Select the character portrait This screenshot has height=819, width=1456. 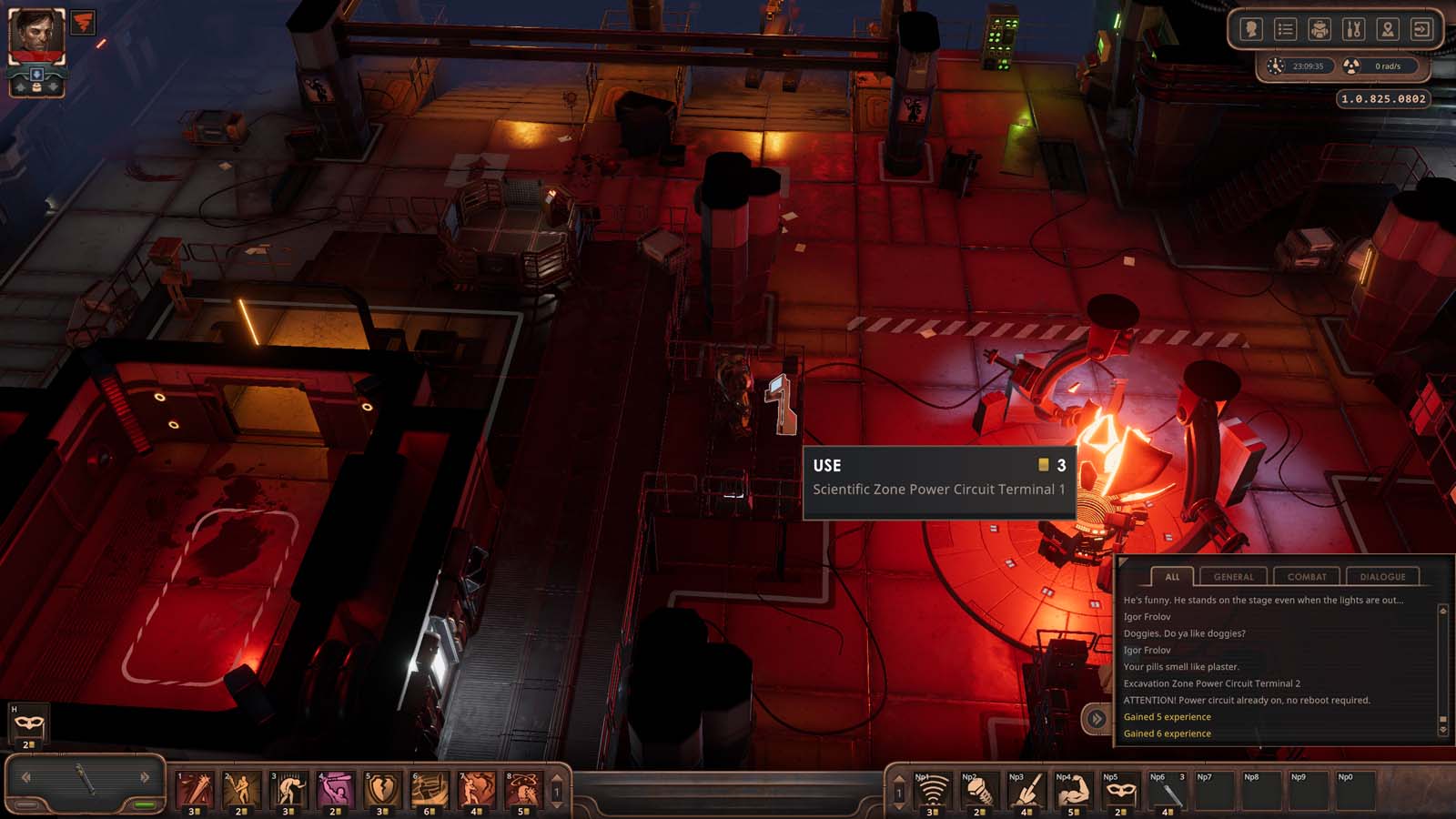pos(36,35)
